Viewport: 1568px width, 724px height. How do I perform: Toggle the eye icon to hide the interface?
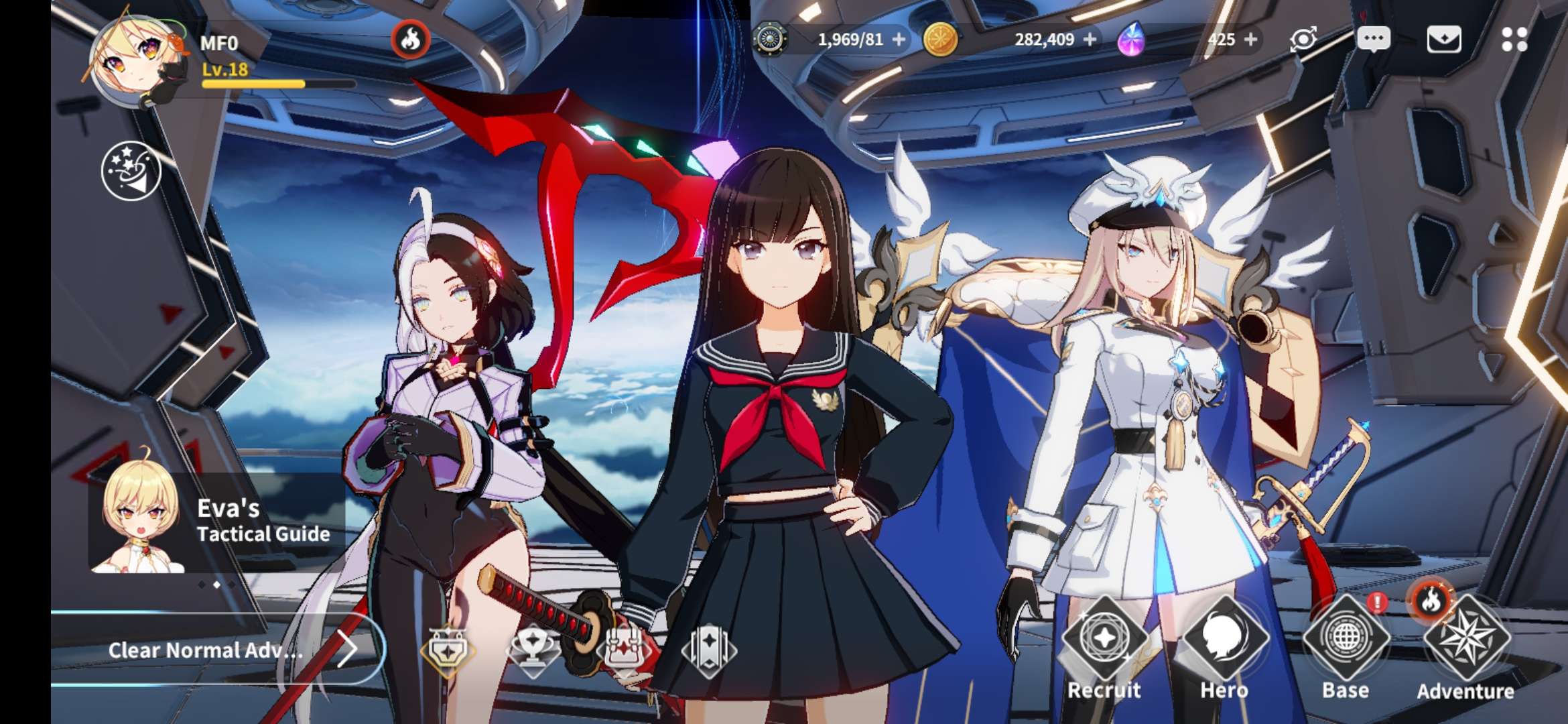pyautogui.click(x=1303, y=40)
